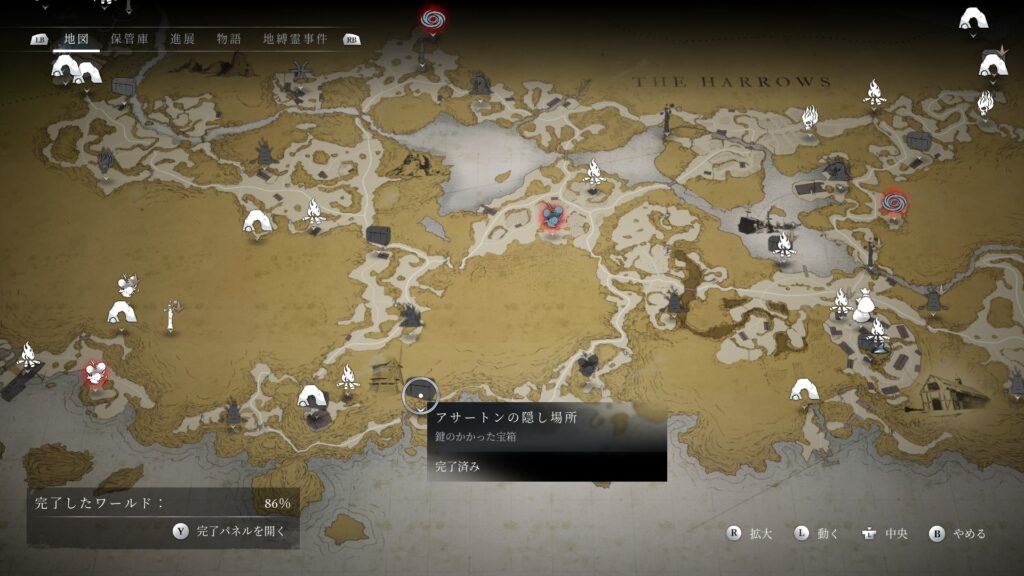Select the active 地図 tab
Screen dimensions: 1024x576
(76, 39)
